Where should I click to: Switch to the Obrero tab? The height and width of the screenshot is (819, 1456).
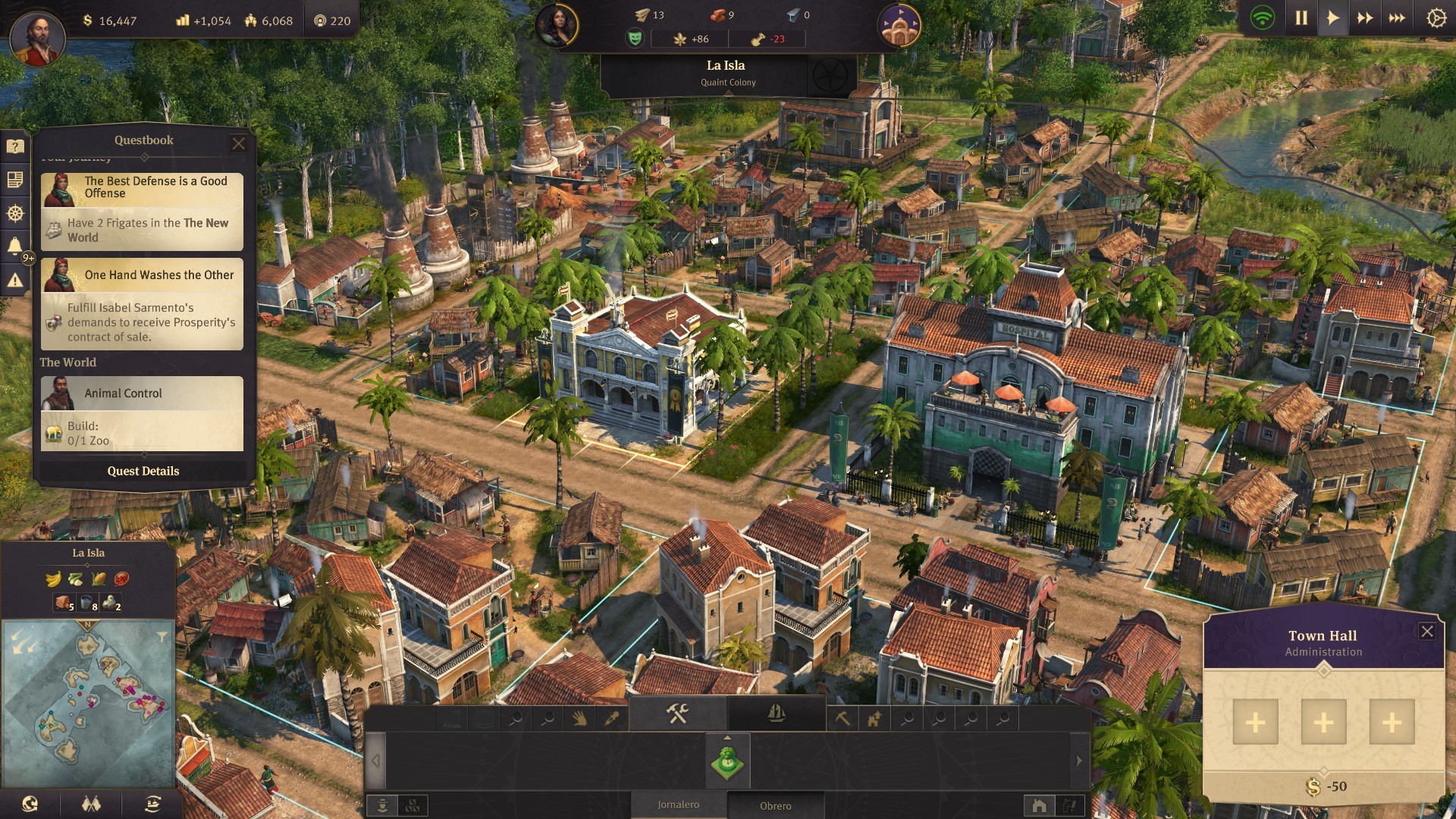[775, 805]
